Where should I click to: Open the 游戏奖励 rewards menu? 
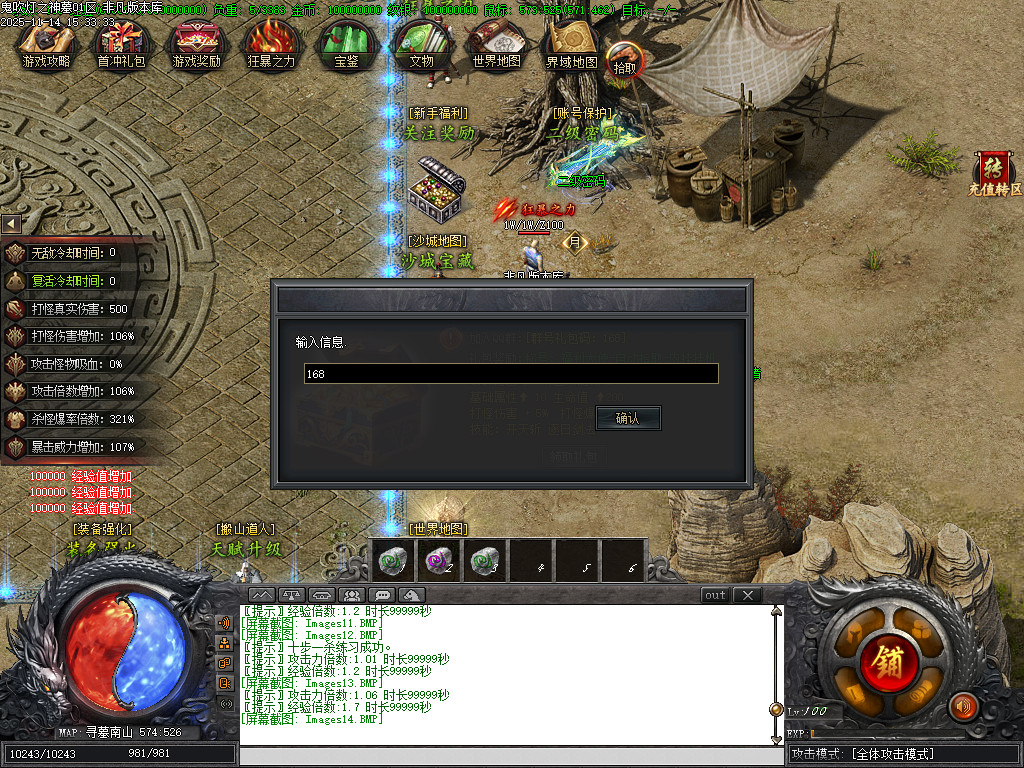click(x=196, y=45)
